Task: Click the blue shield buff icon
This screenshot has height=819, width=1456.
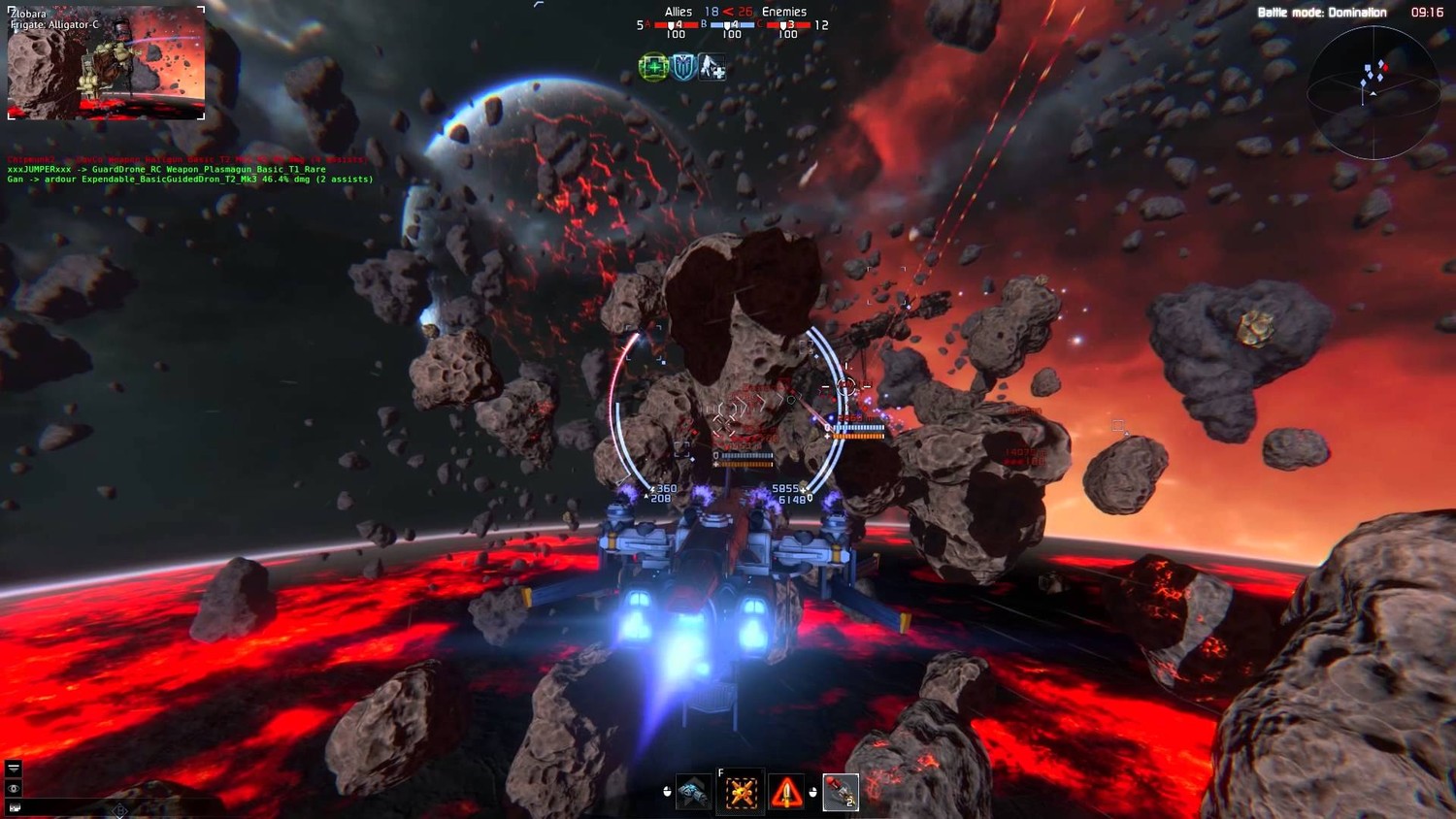Action: [x=683, y=67]
